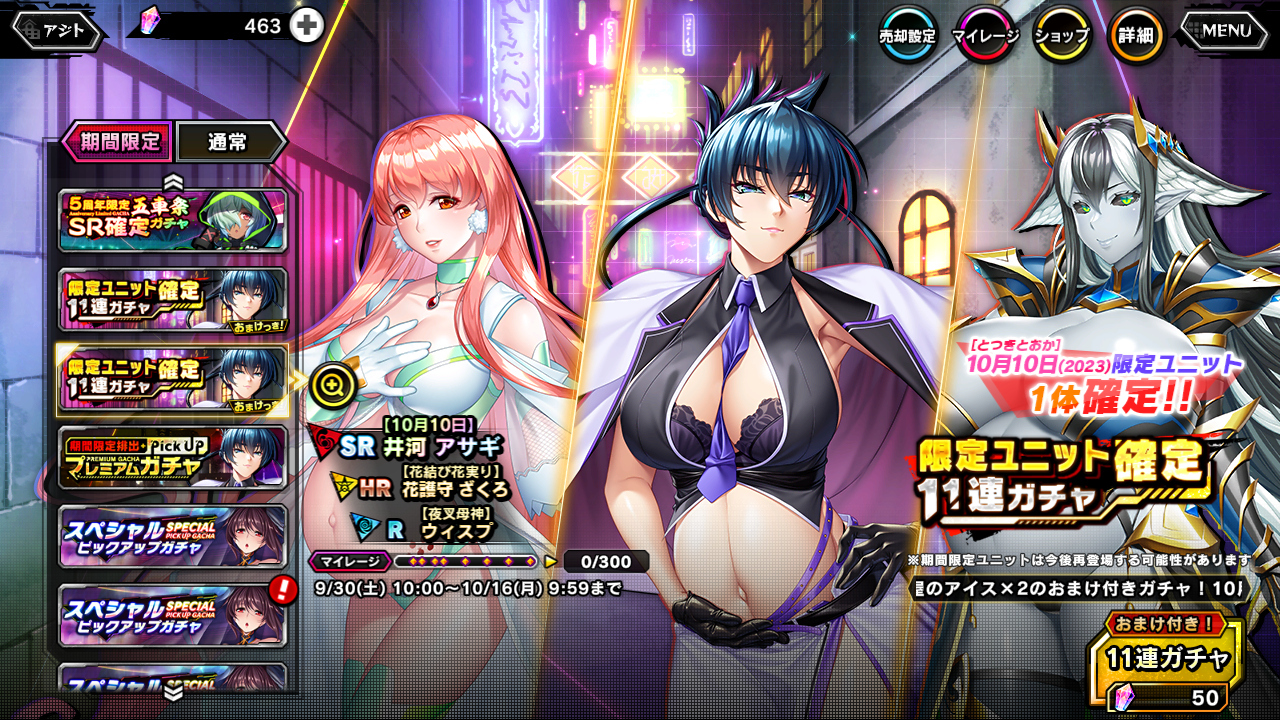Add more gems with the plus button

coord(307,26)
